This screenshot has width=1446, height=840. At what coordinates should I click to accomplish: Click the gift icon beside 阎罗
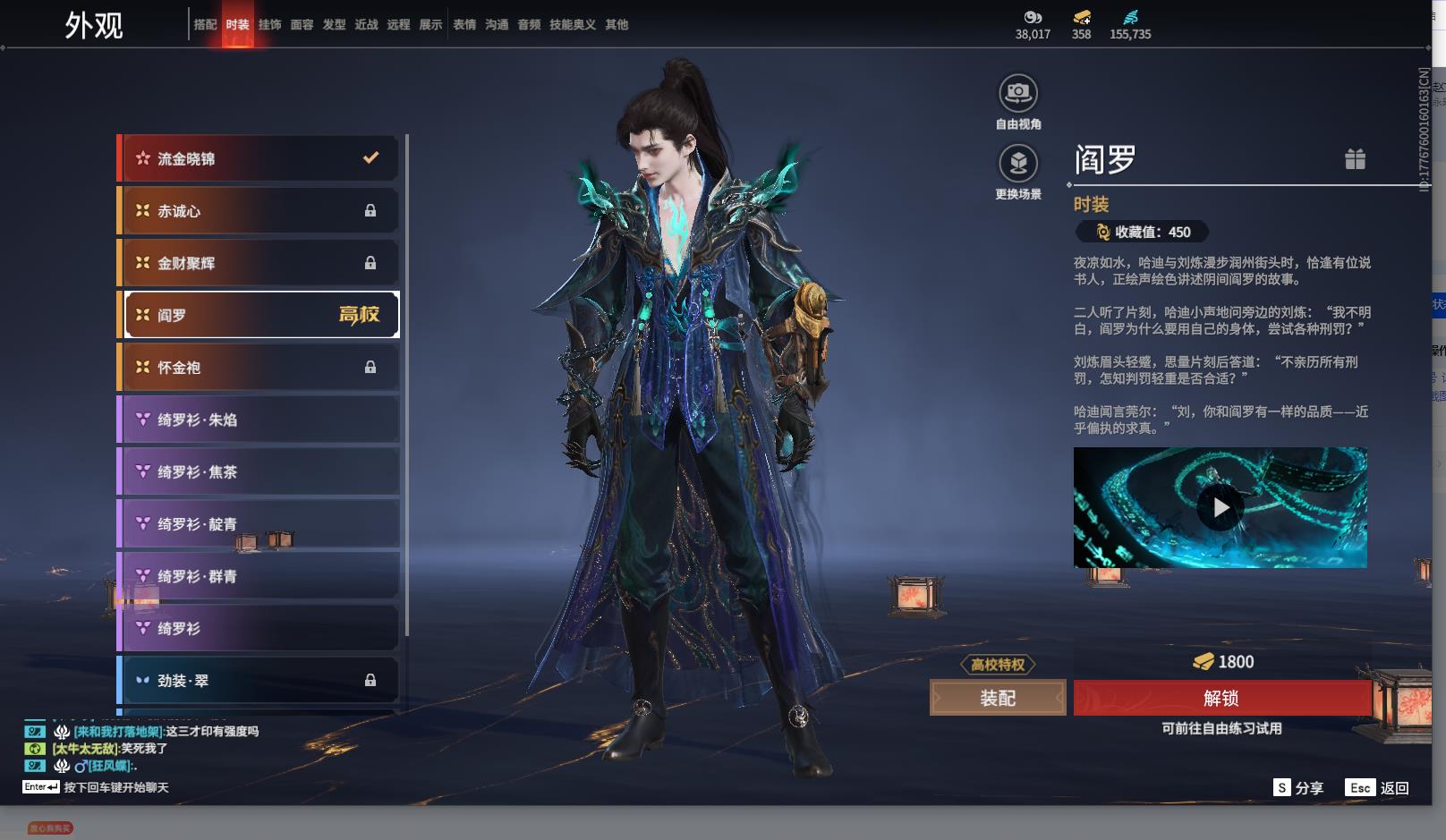click(1355, 159)
